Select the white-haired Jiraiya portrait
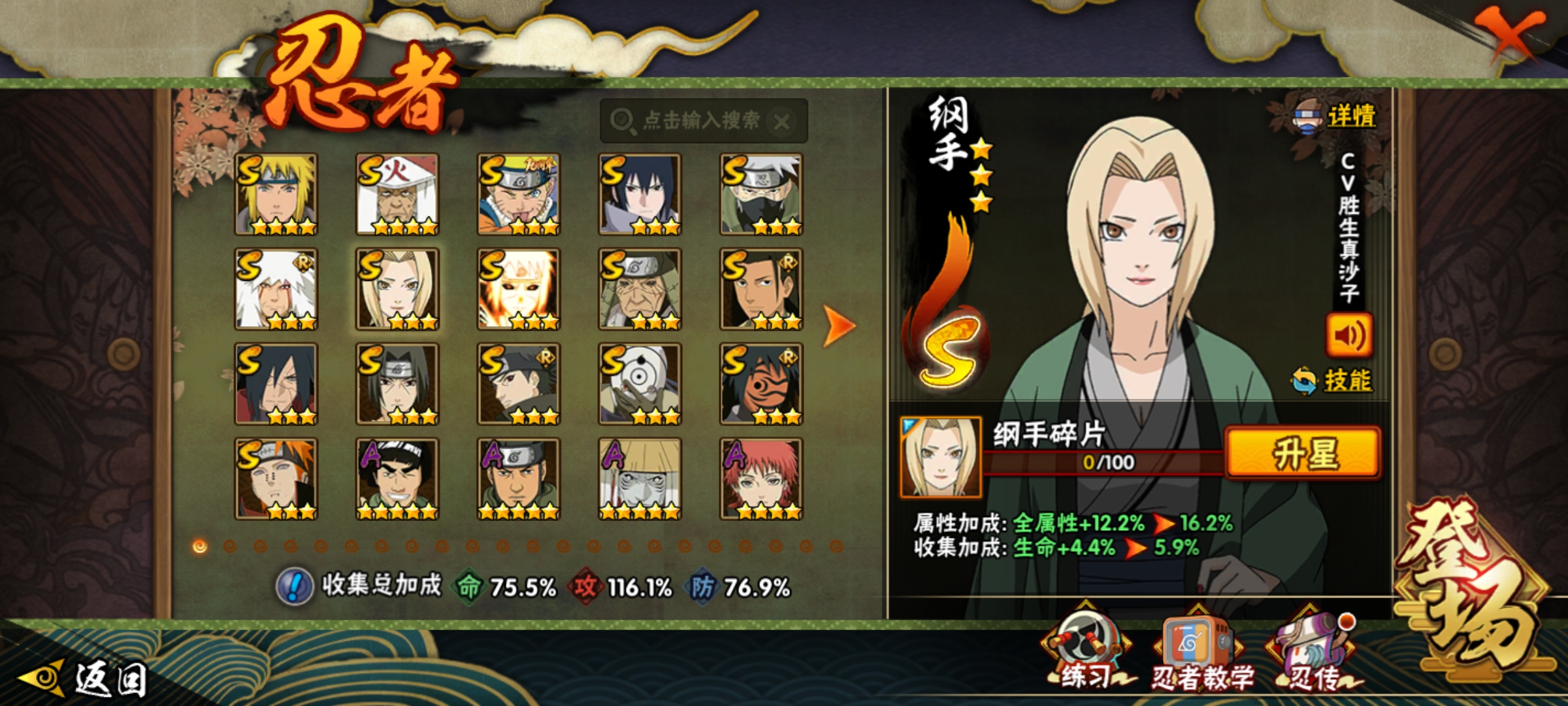1568x706 pixels. (276, 289)
